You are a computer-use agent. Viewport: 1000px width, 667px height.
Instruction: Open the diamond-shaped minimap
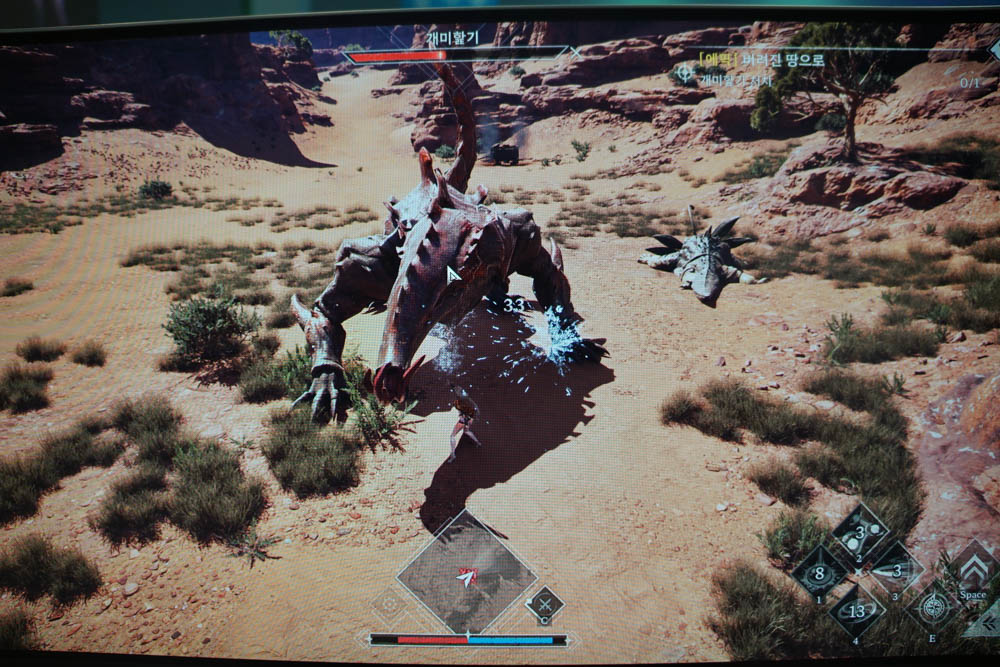click(466, 573)
